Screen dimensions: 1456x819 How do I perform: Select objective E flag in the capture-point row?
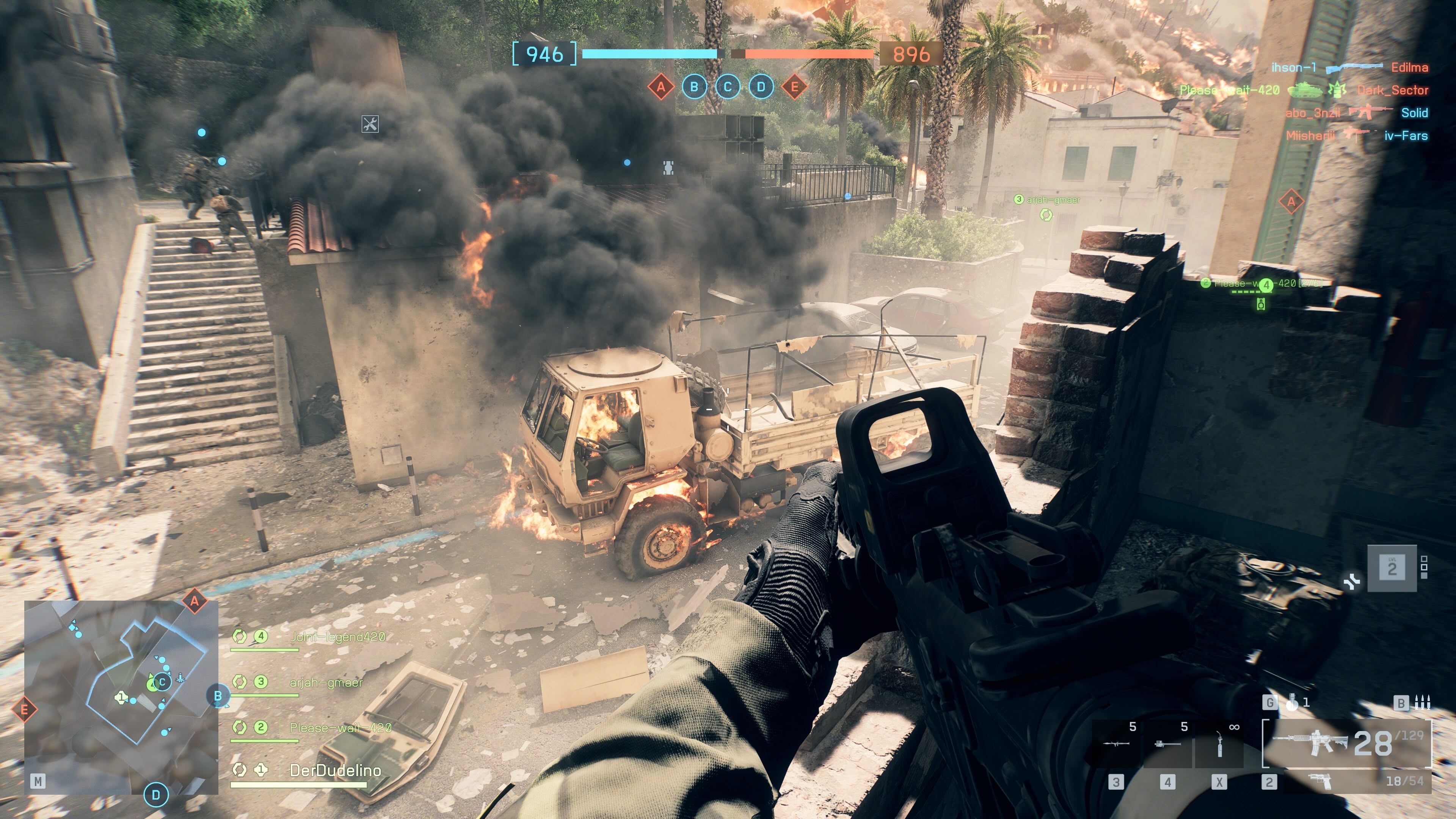(x=794, y=87)
